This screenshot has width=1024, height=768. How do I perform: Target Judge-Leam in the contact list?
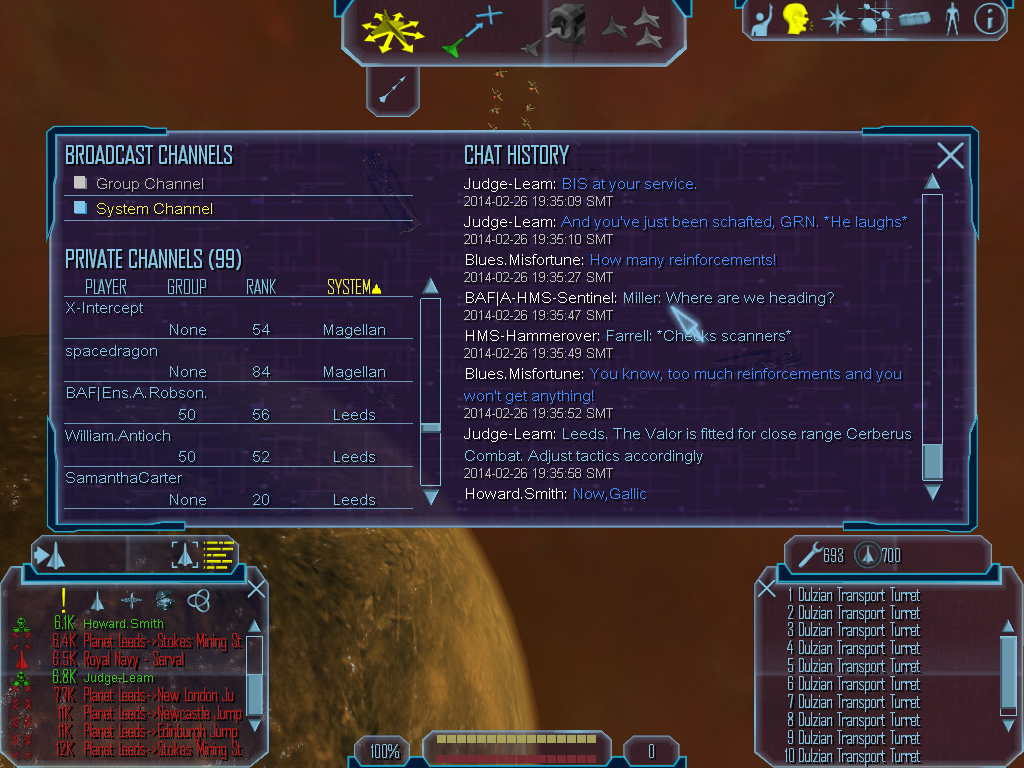point(118,677)
